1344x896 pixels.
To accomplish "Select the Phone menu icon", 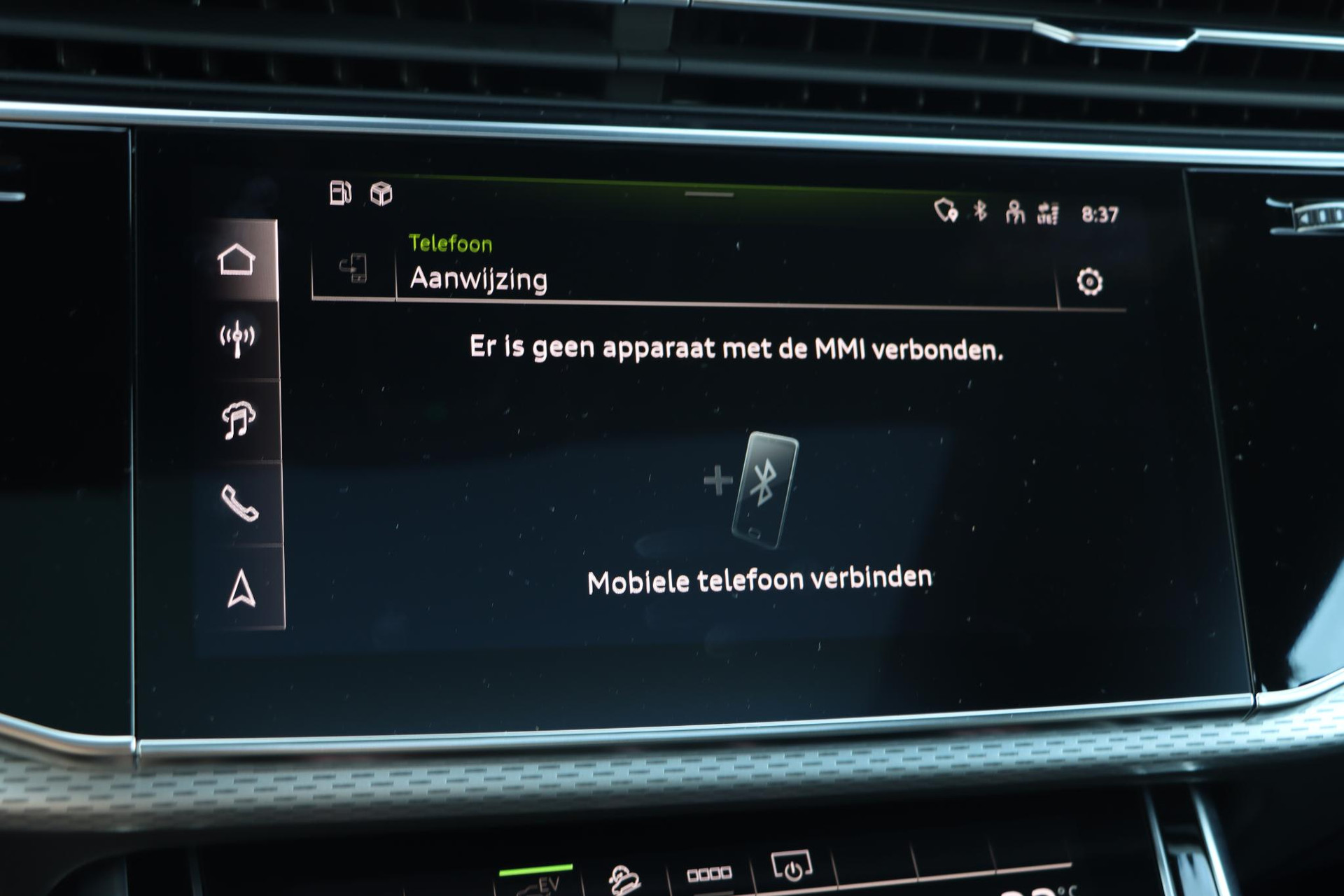I will click(x=240, y=503).
